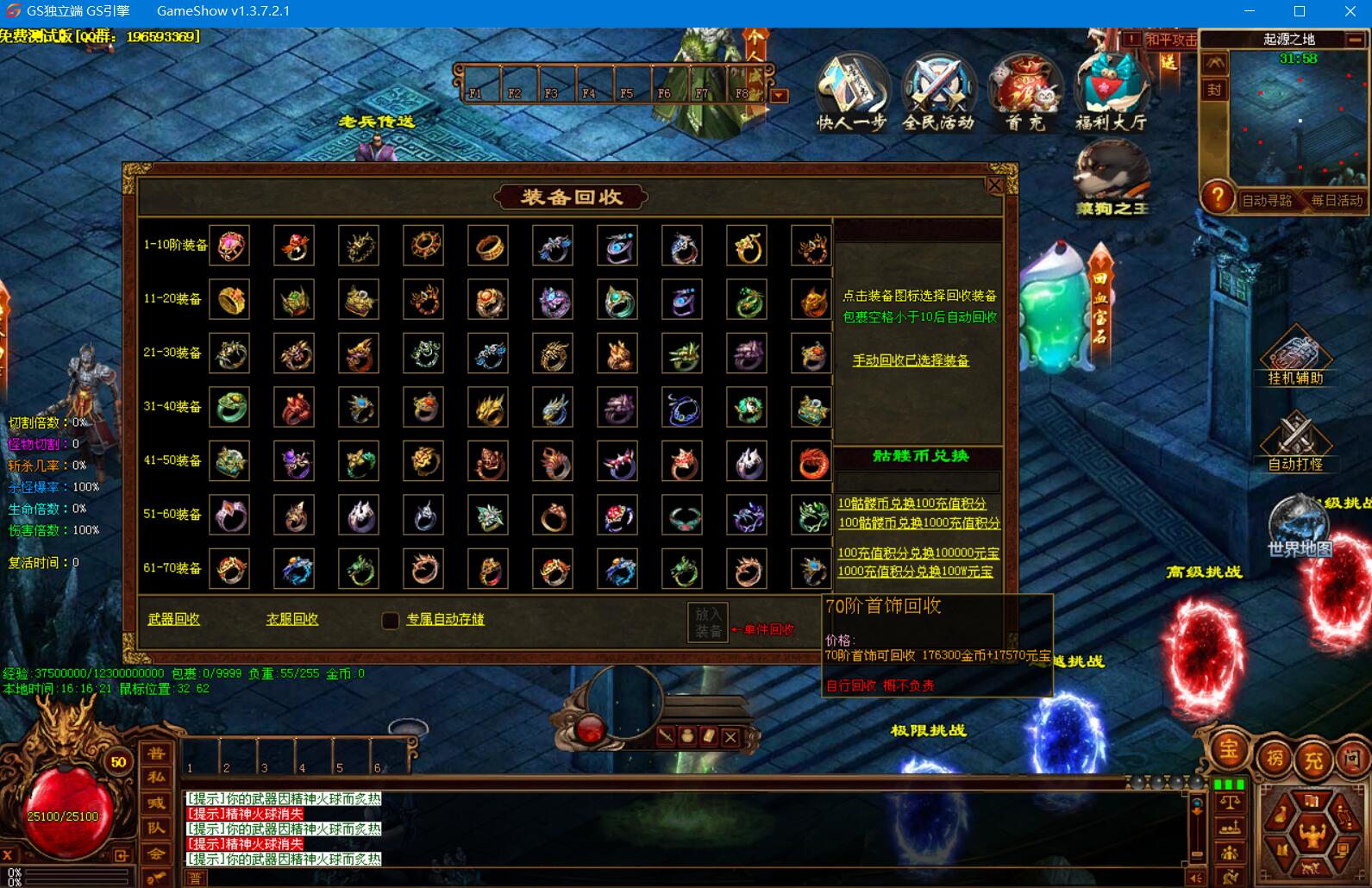Screen dimensions: 1372x888
Task: Choose 100充值积分兑换100000元宝 option
Action: point(918,553)
